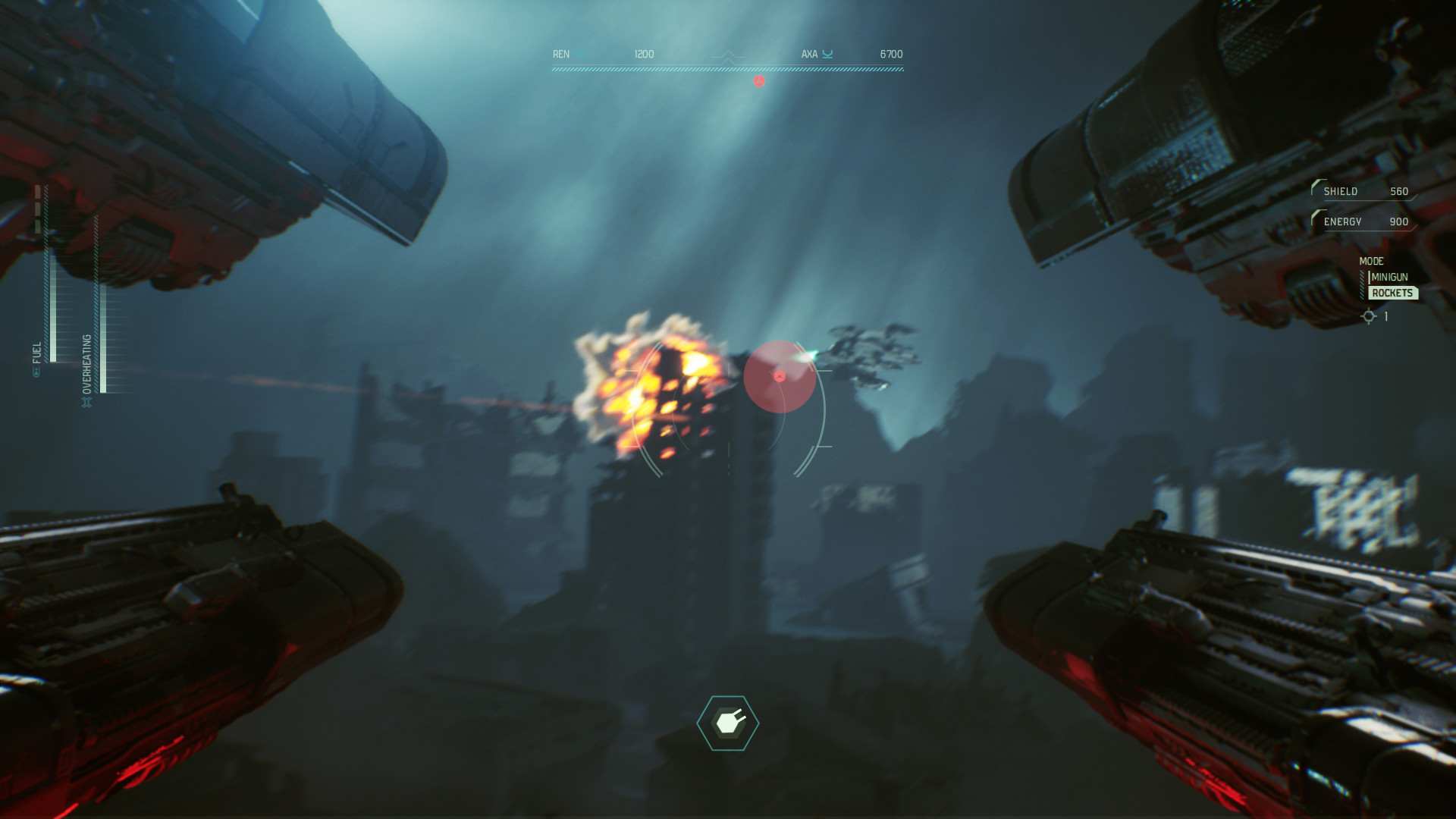
Task: Click the OVERHEATING status icon
Action: pos(87,403)
